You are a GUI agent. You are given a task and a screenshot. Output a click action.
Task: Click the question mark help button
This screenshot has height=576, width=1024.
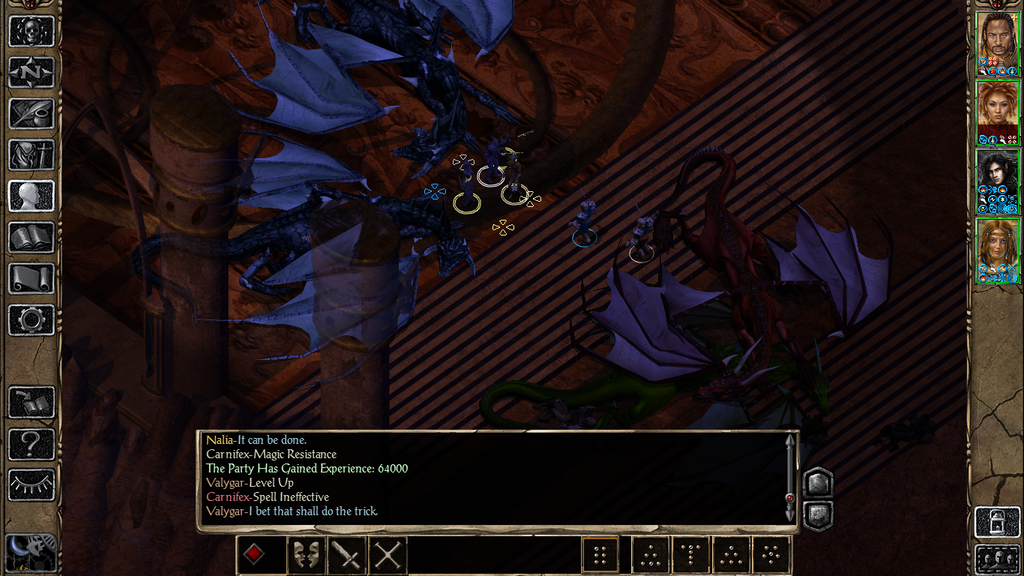(31, 443)
